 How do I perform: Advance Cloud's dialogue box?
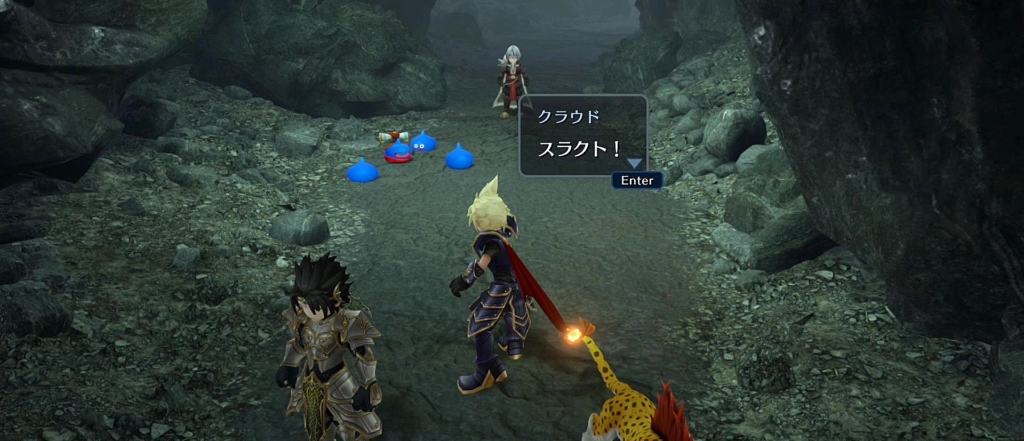(x=636, y=181)
